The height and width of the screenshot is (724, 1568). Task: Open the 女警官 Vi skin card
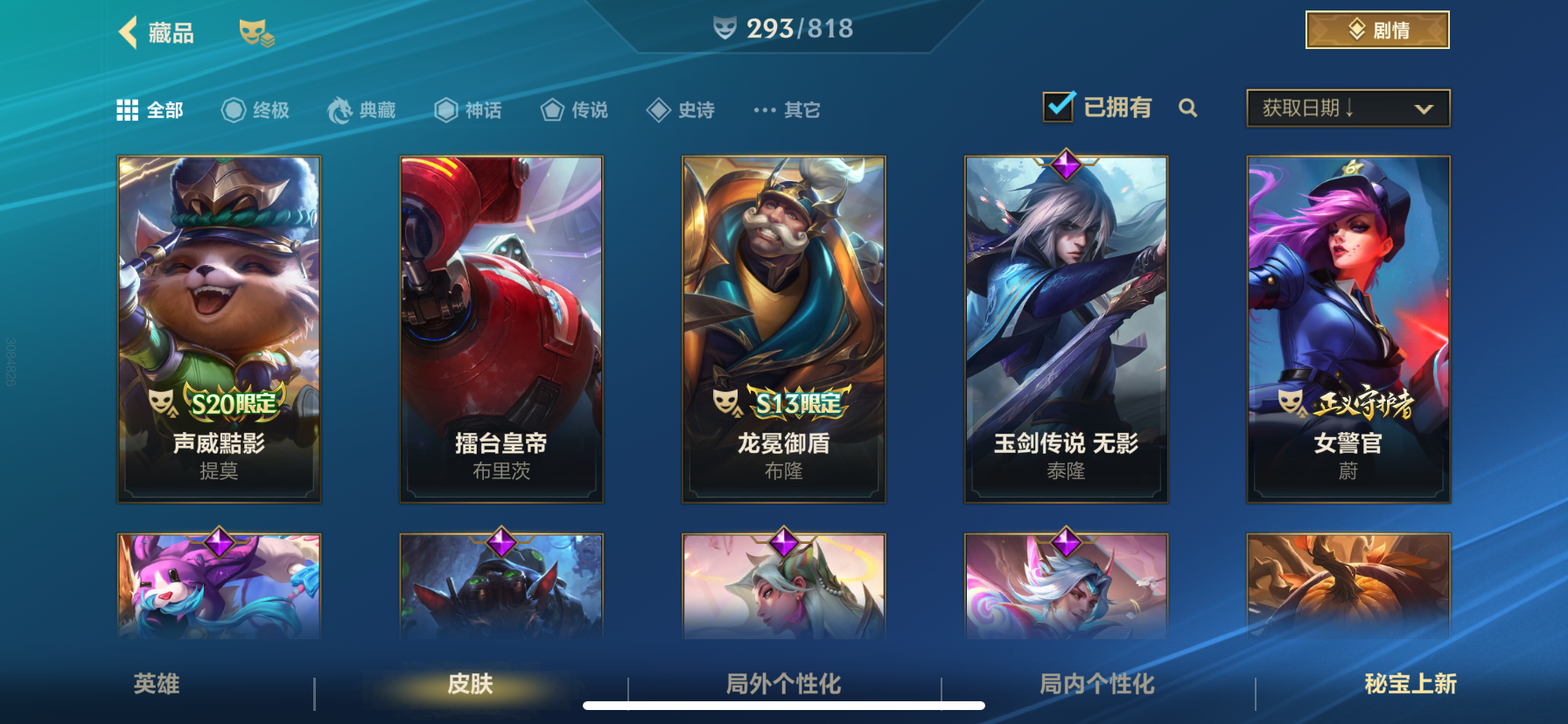(1348, 328)
